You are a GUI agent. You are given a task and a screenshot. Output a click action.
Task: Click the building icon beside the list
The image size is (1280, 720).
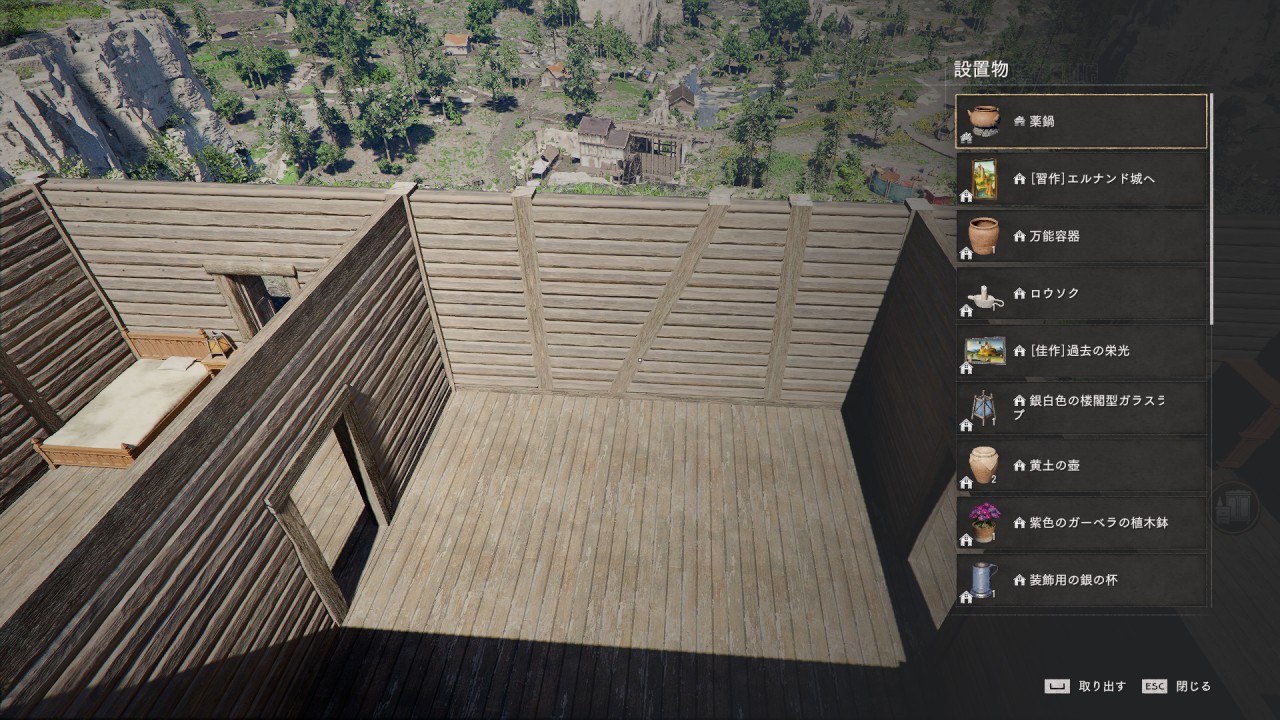coord(1235,508)
